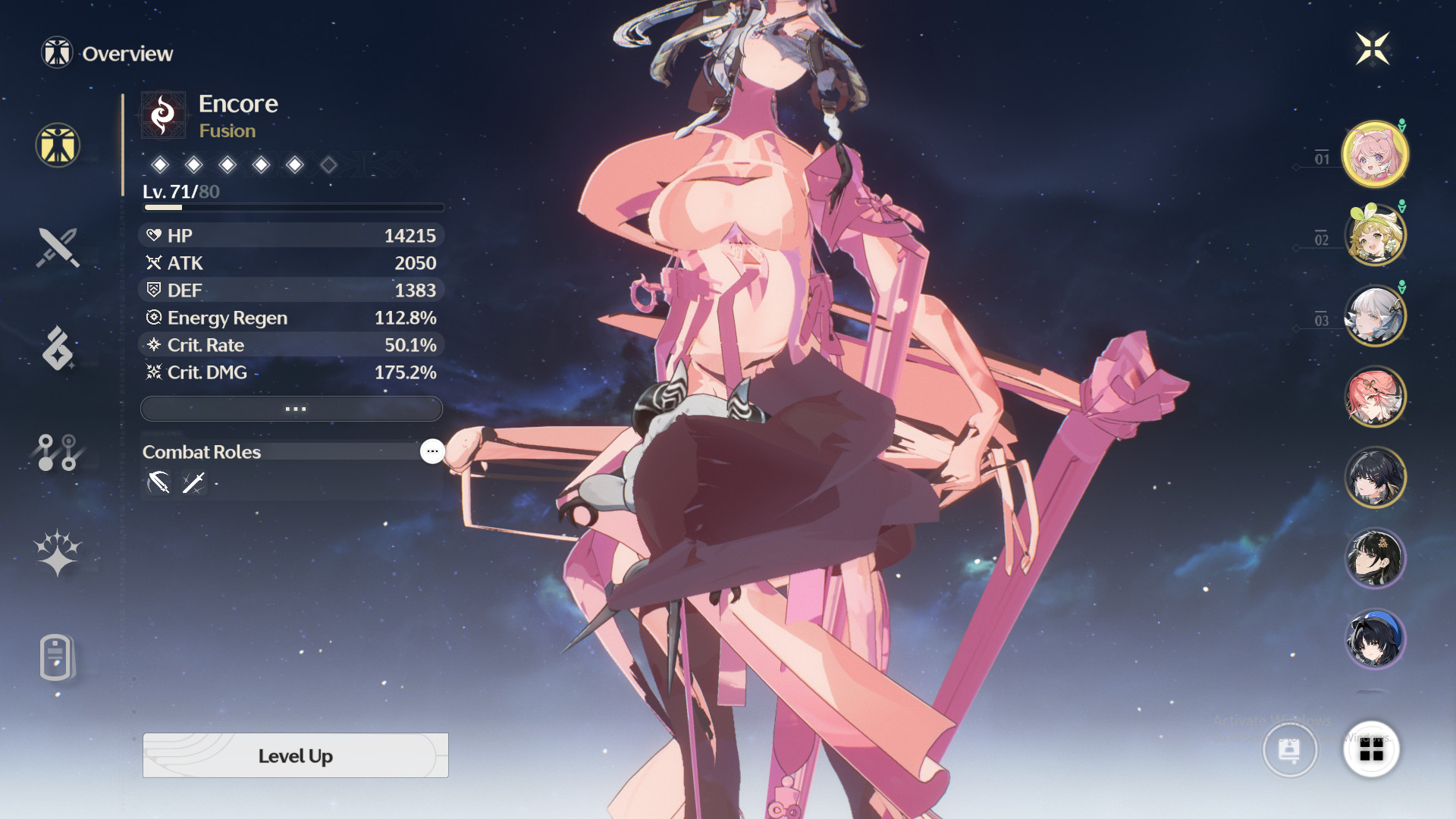Select the red-haired character portrait
This screenshot has height=819, width=1456.
point(1375,397)
